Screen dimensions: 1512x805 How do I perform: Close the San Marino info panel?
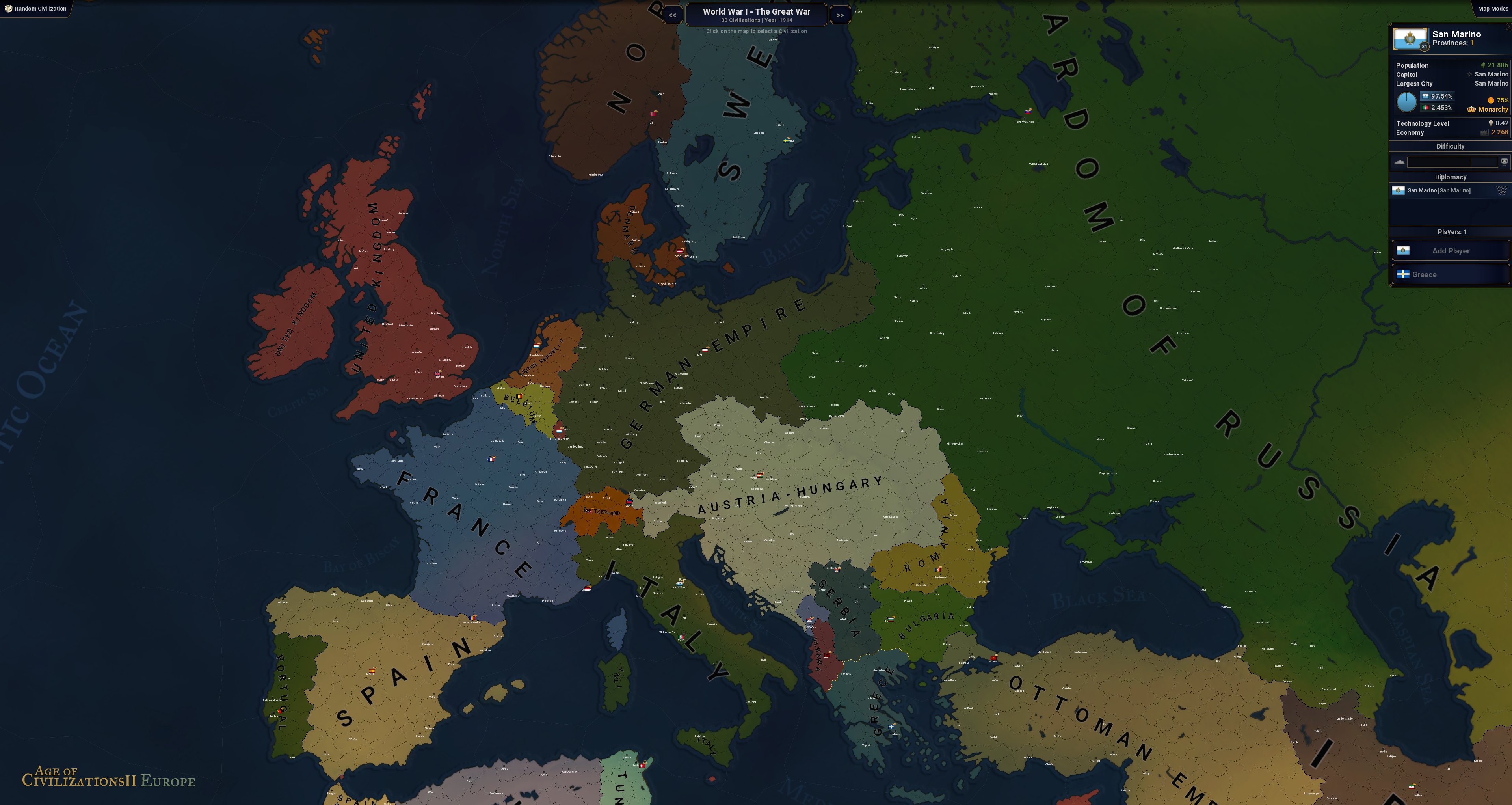click(1508, 28)
